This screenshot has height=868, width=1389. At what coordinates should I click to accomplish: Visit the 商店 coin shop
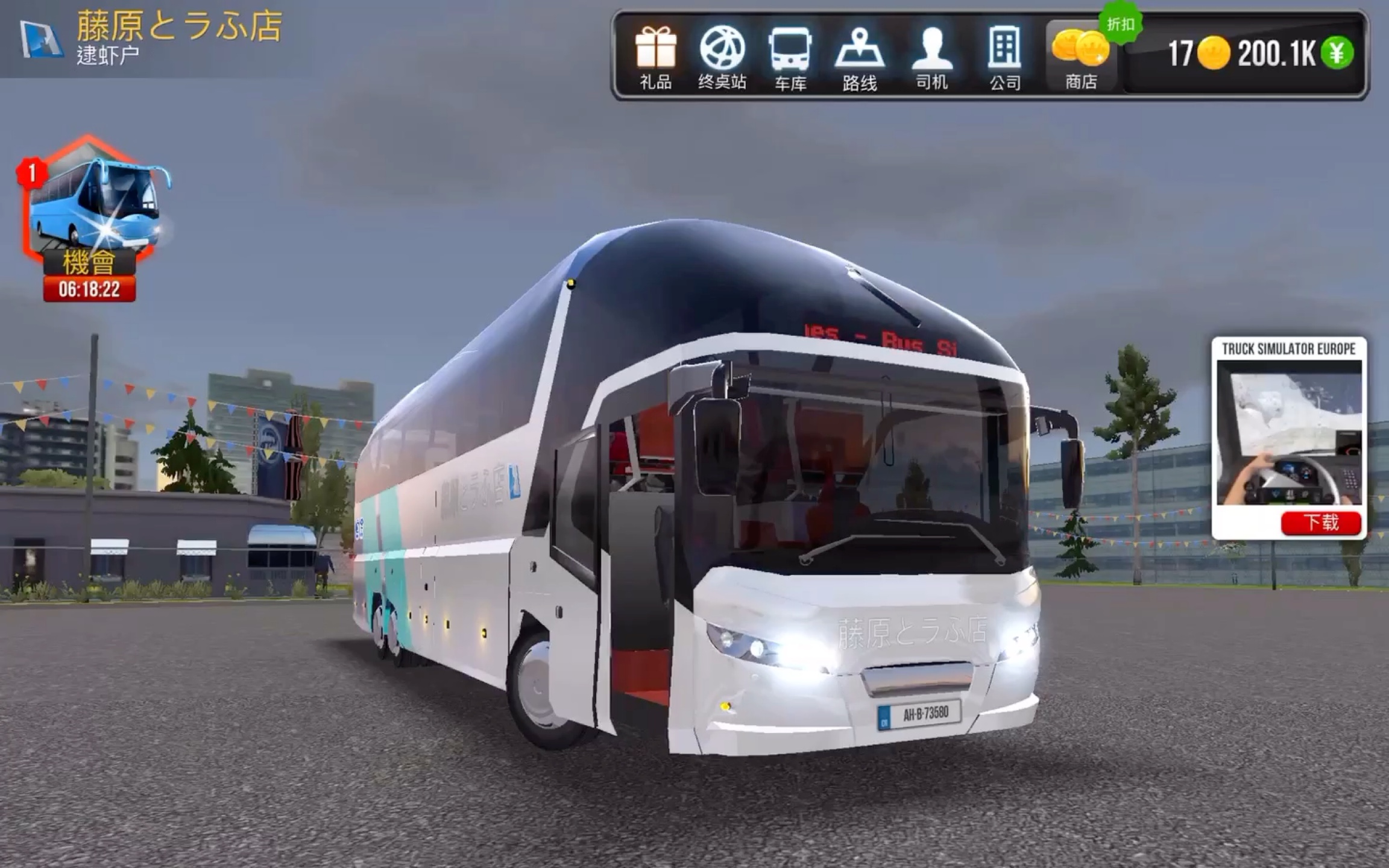point(1080,57)
